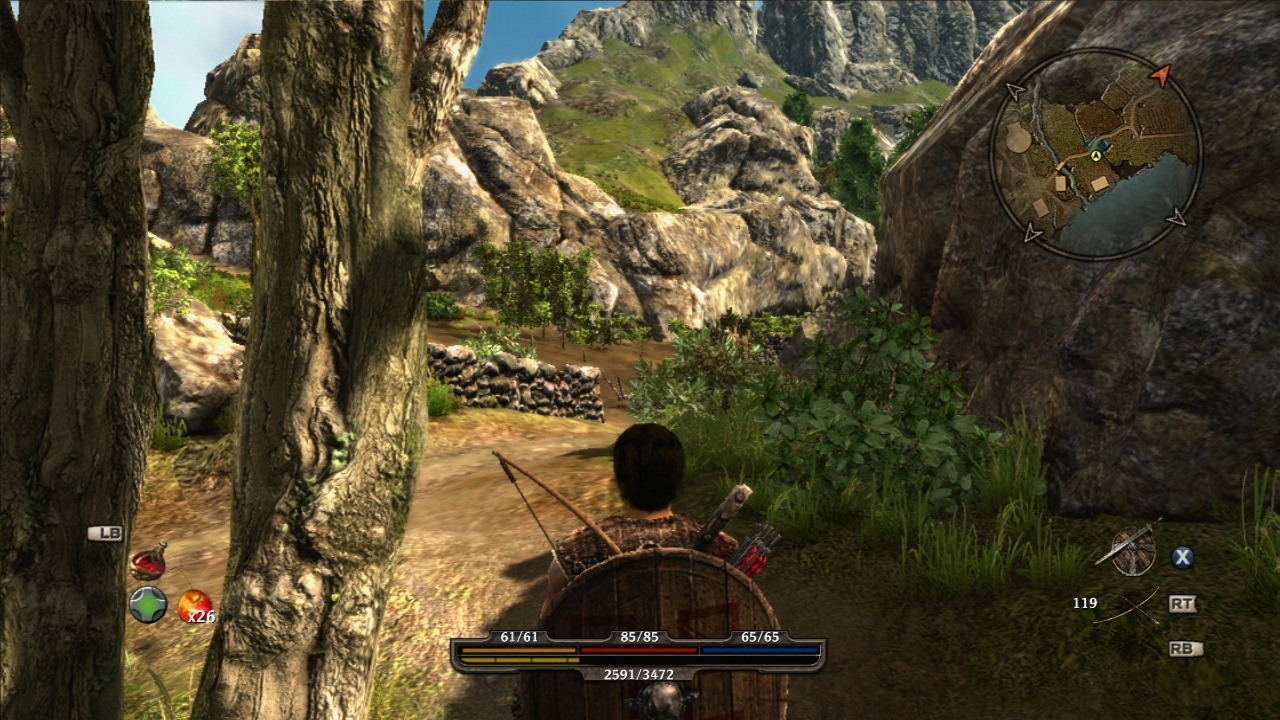
Task: Select the bow and arrow weapon icon
Action: 1127,605
